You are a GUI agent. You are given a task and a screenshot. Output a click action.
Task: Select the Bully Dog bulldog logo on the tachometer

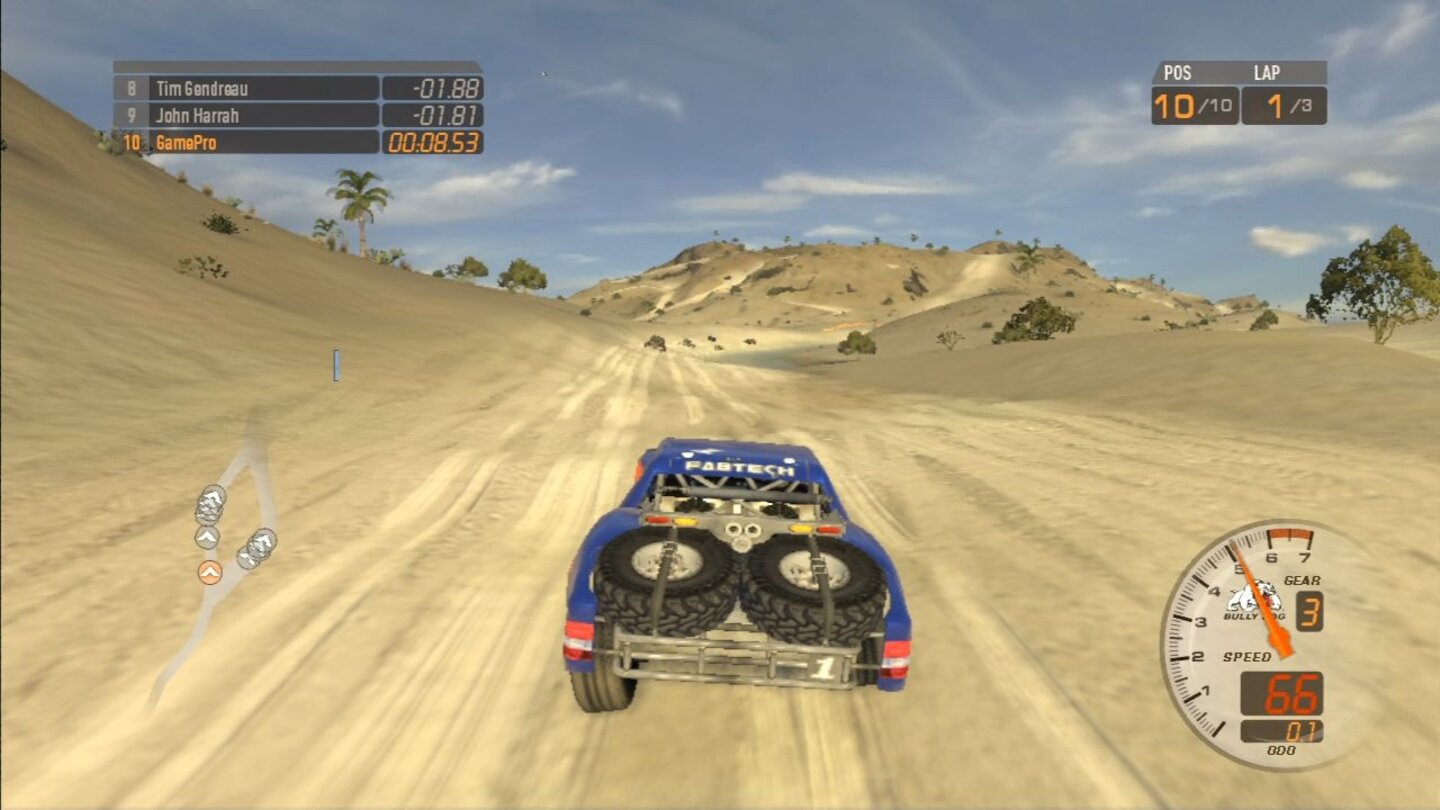[1252, 598]
